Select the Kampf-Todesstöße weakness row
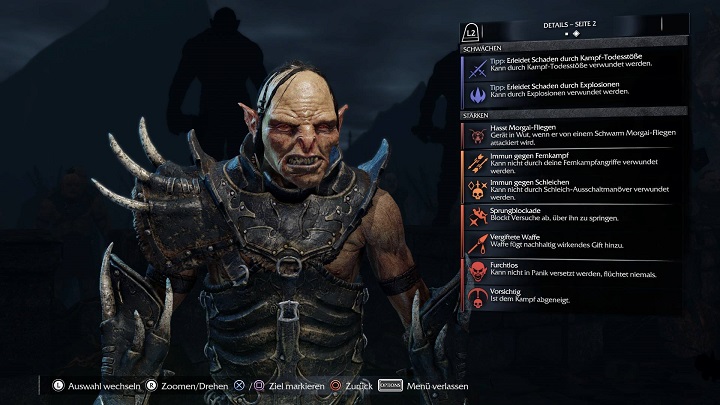 point(573,66)
